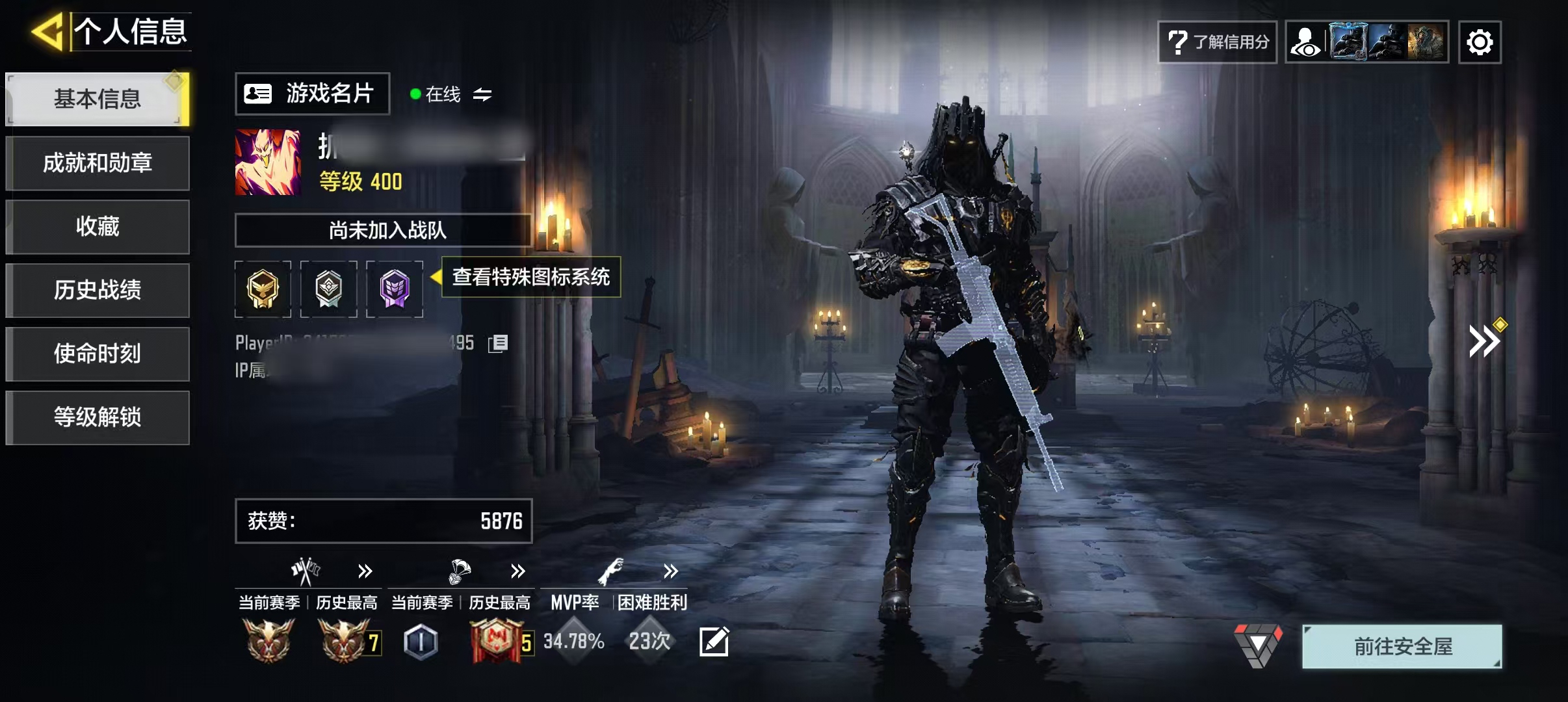
Task: Select the 收藏 tab
Action: click(x=98, y=227)
